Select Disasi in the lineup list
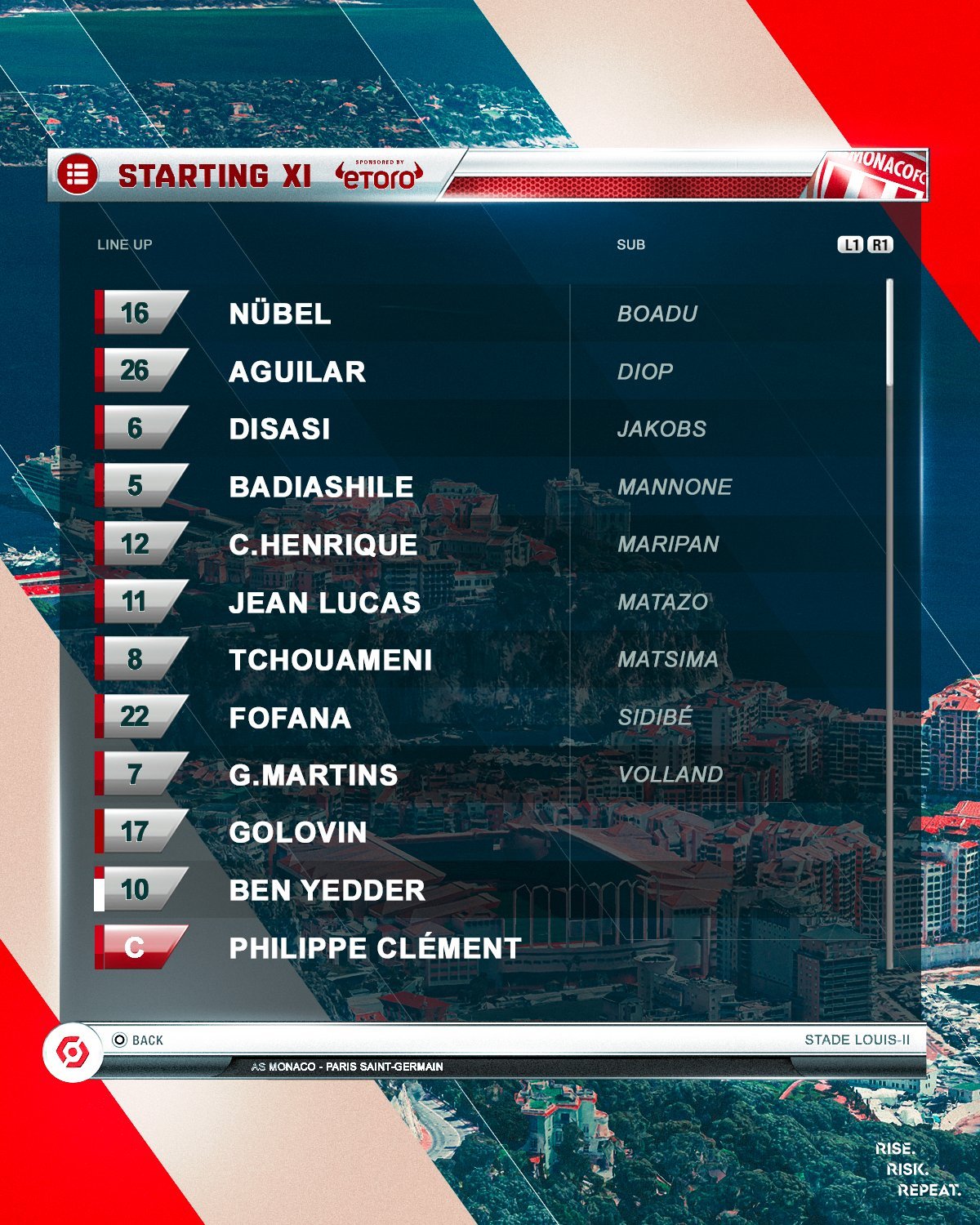980x1225 pixels. click(x=279, y=429)
